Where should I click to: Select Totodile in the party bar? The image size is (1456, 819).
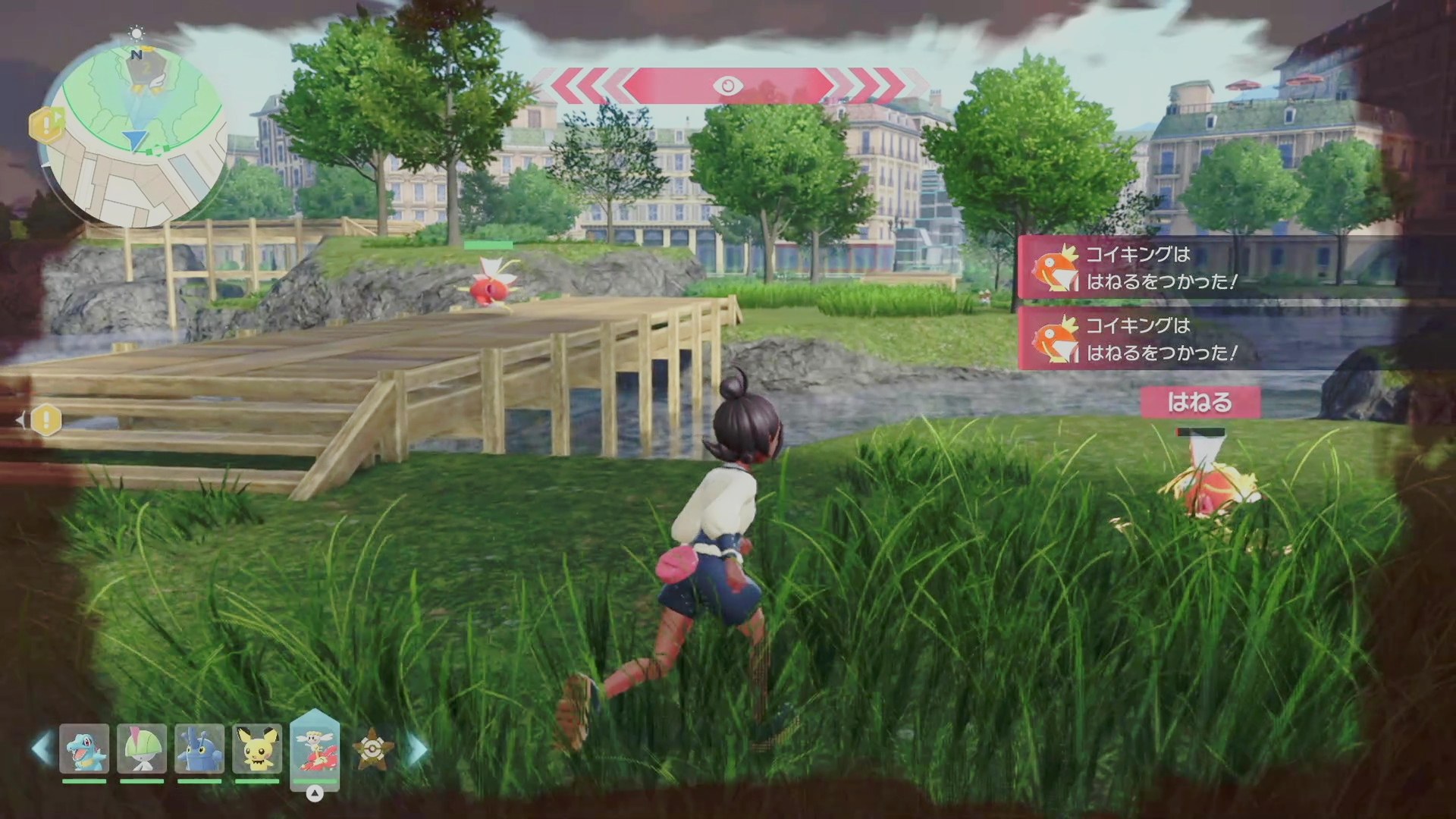[x=84, y=749]
